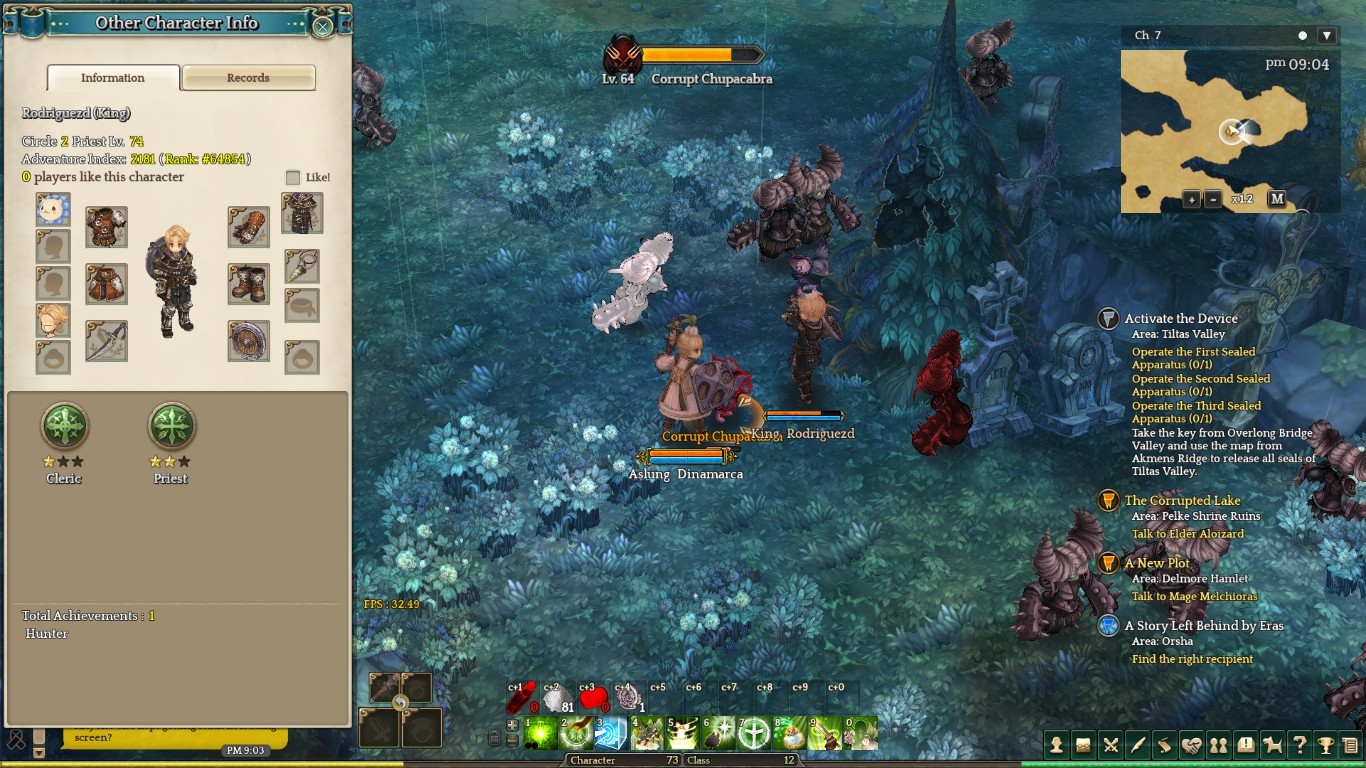Click the Priest class emblem
The image size is (1366, 768).
[x=171, y=427]
